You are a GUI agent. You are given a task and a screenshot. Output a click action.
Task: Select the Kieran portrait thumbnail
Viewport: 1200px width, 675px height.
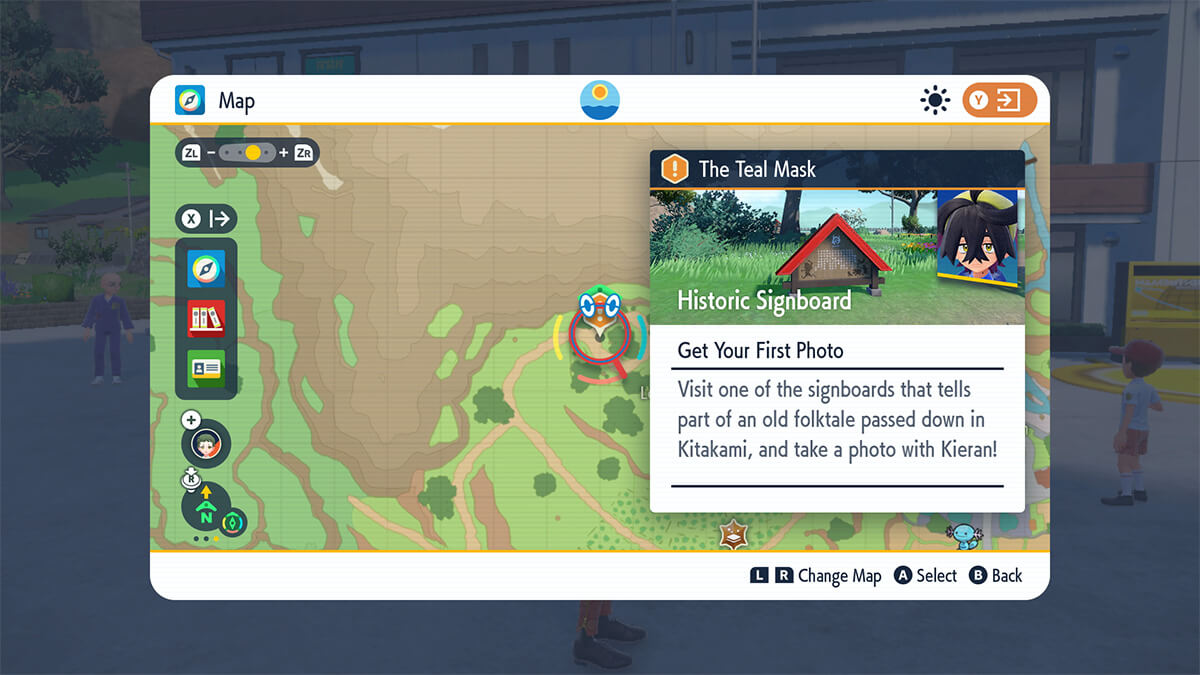[x=976, y=239]
